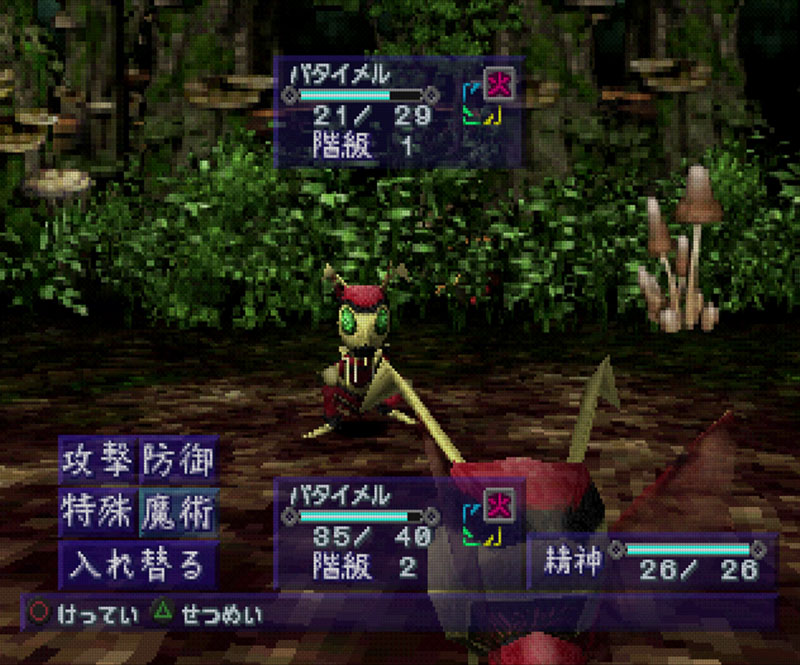Select the 魔術 (Magic) command

(177, 514)
